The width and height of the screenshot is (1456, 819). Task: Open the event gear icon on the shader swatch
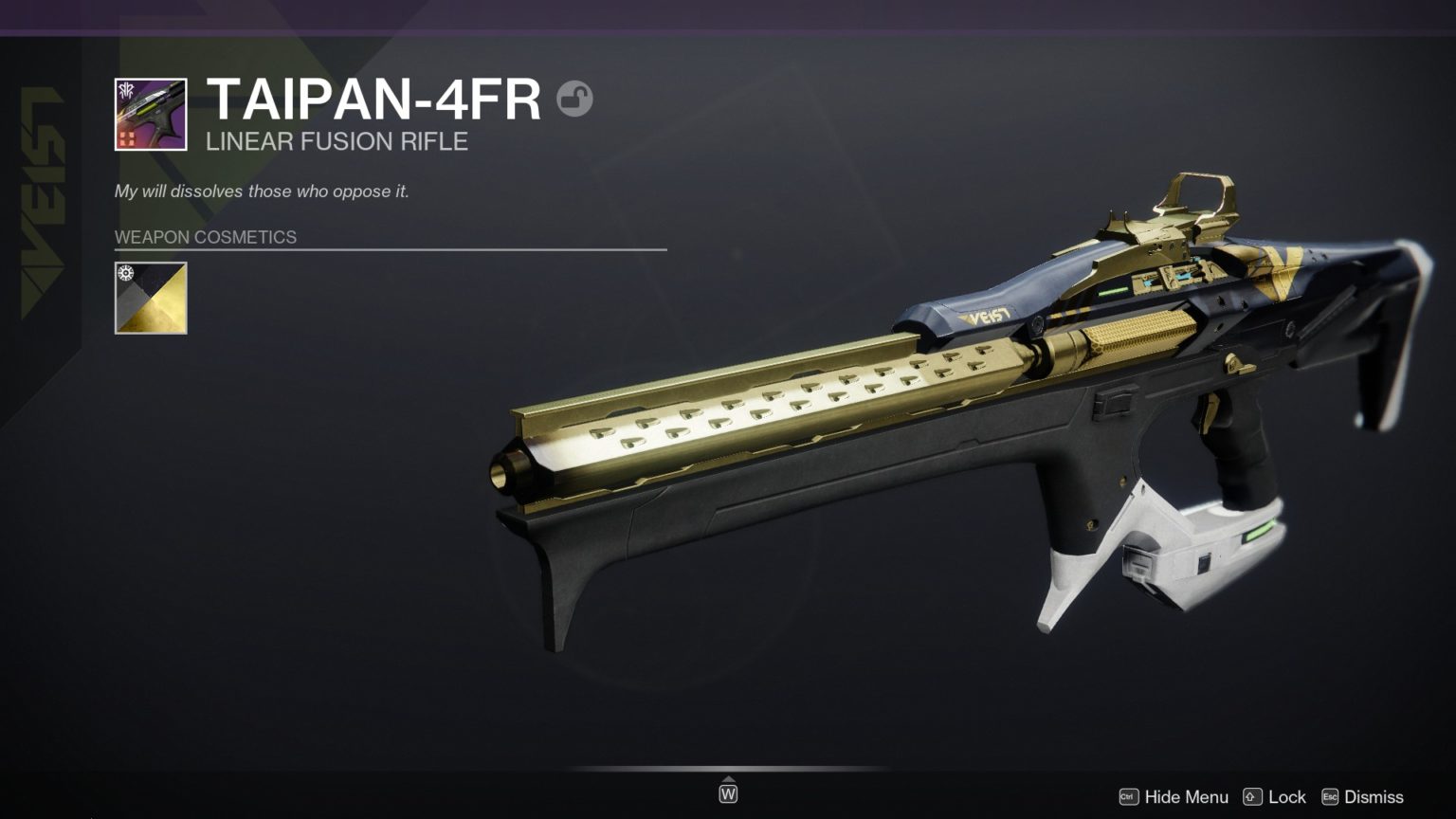[124, 274]
